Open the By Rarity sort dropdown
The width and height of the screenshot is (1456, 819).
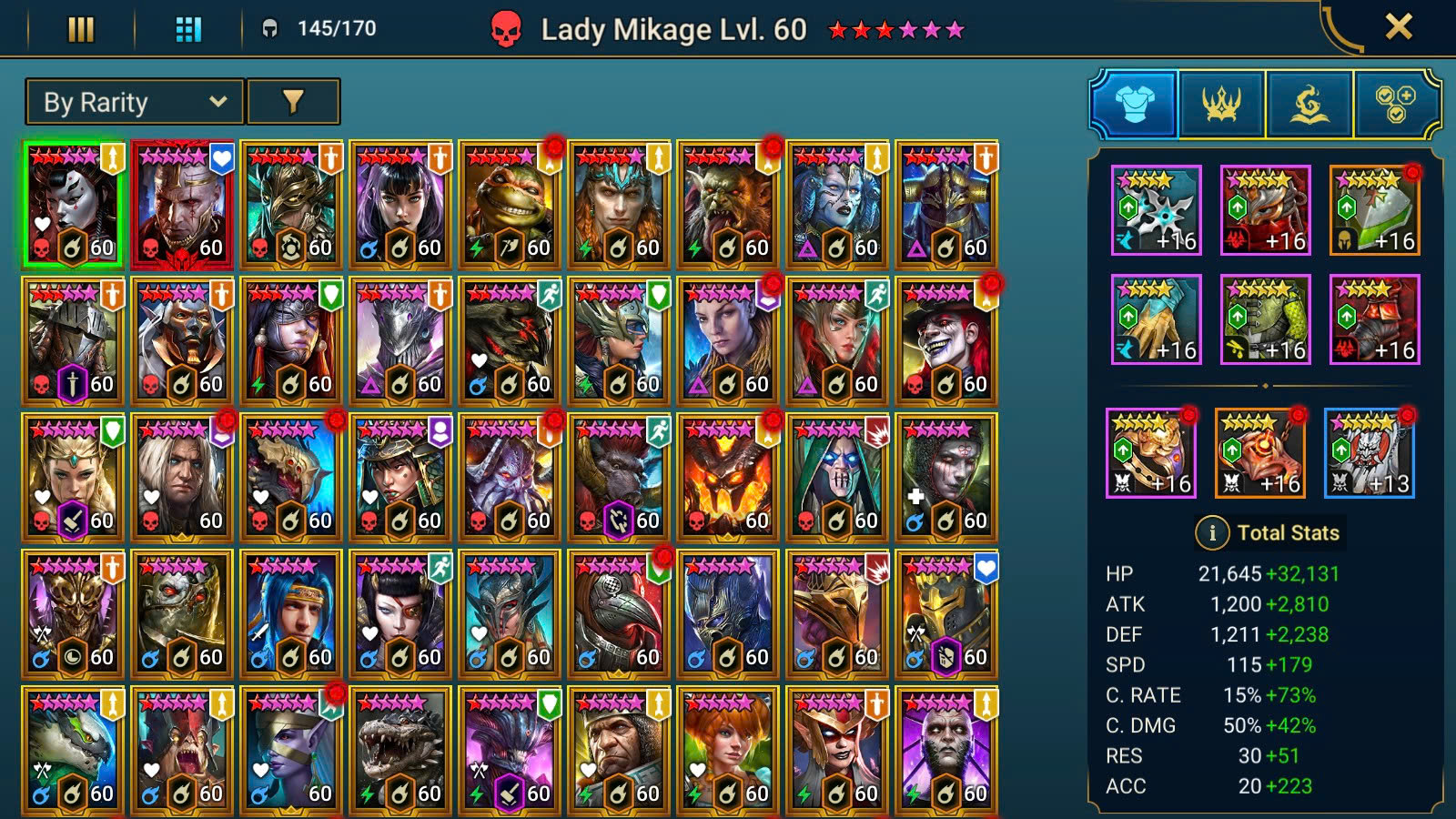pyautogui.click(x=135, y=102)
